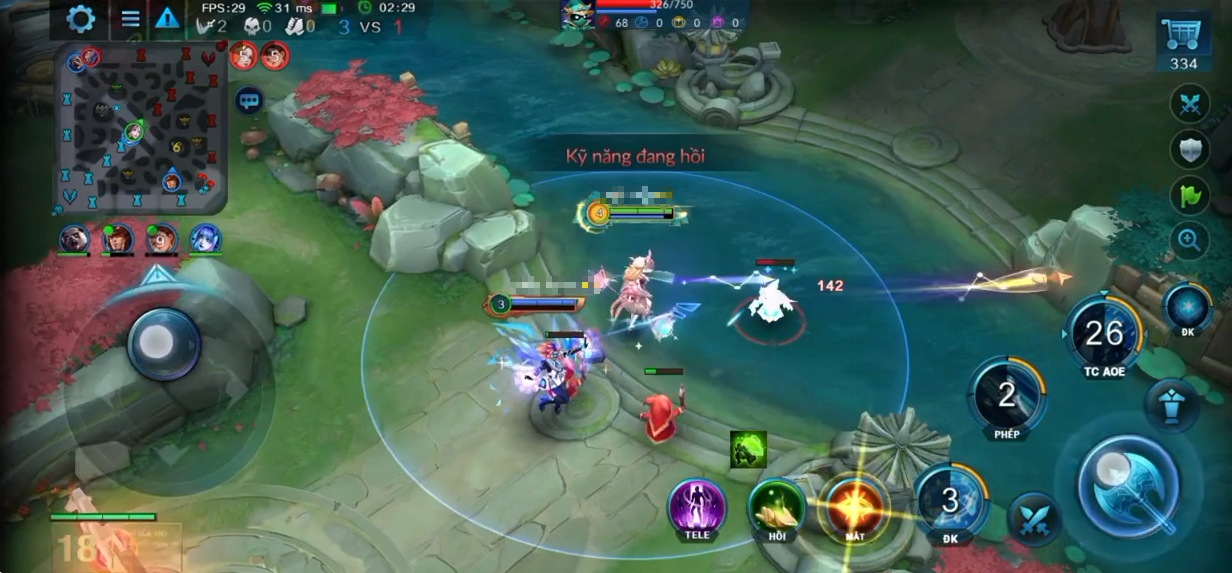
Task: Open the shop cart showing 334 gold
Action: click(x=1183, y=42)
